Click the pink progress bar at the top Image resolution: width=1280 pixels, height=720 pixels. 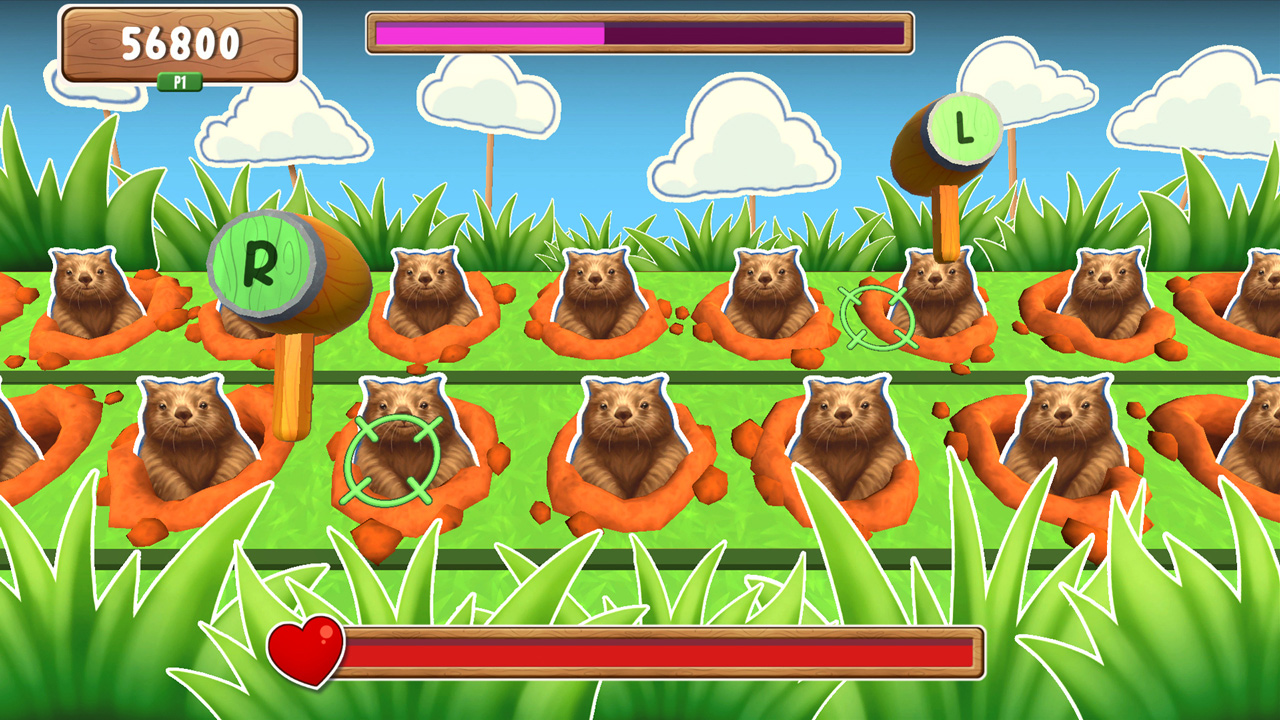[490, 33]
